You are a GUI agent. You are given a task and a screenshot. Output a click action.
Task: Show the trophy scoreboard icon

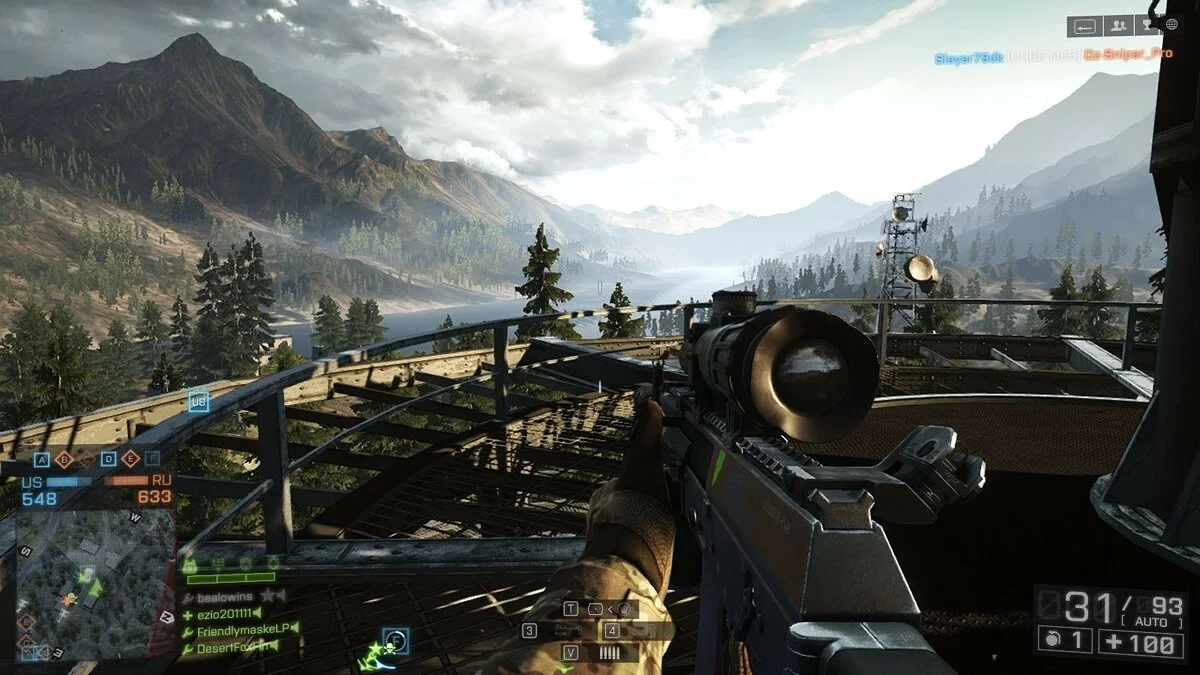click(1148, 26)
